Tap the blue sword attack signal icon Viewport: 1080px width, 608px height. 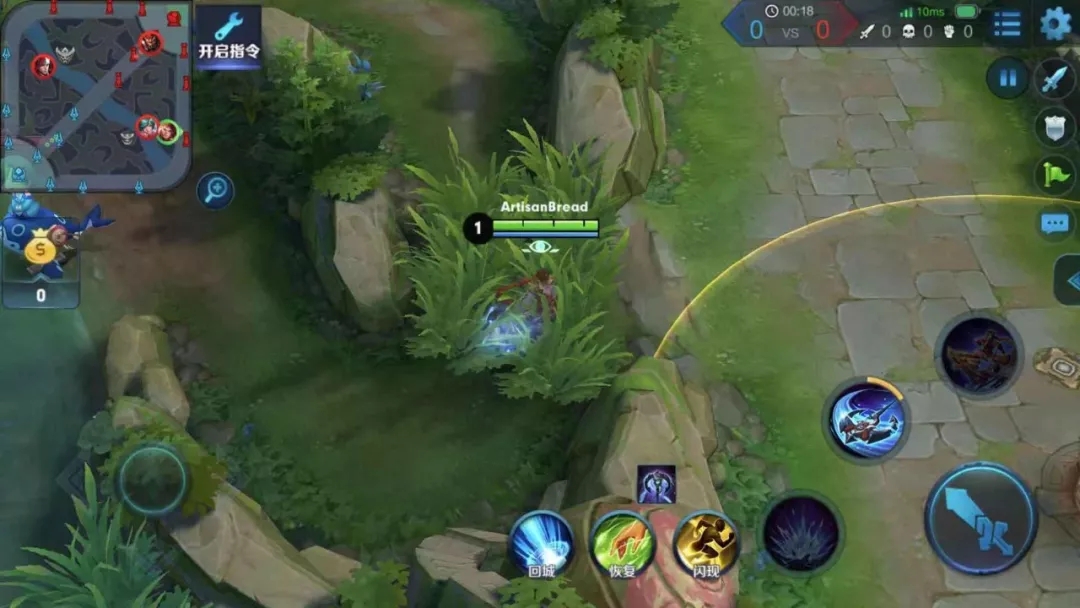(1055, 79)
